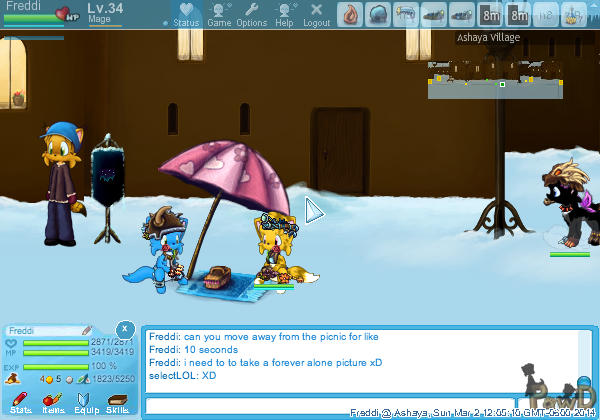Open the Help menu
Viewport: 600px width, 420px height.
(x=284, y=14)
